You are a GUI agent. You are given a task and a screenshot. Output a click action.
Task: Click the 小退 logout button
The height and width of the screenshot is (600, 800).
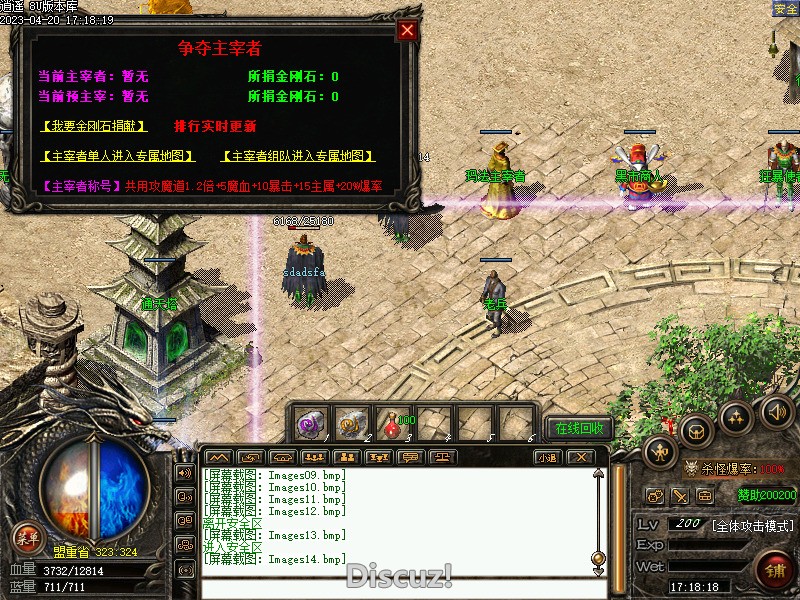coord(546,457)
